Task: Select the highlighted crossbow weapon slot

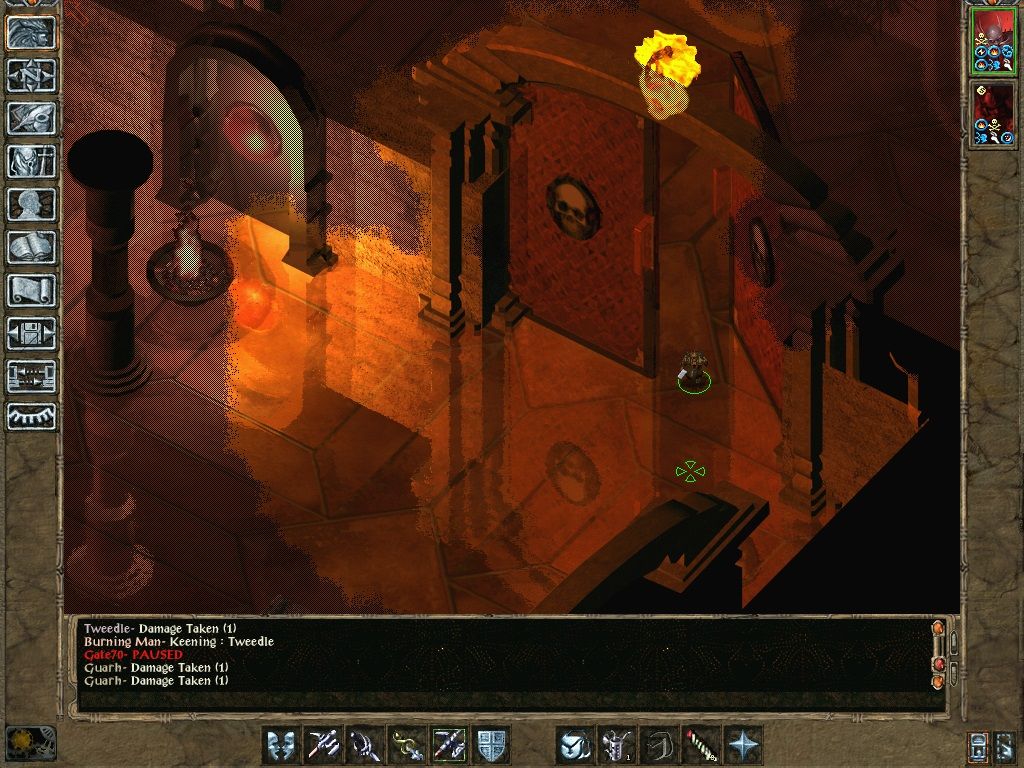Action: pos(449,745)
